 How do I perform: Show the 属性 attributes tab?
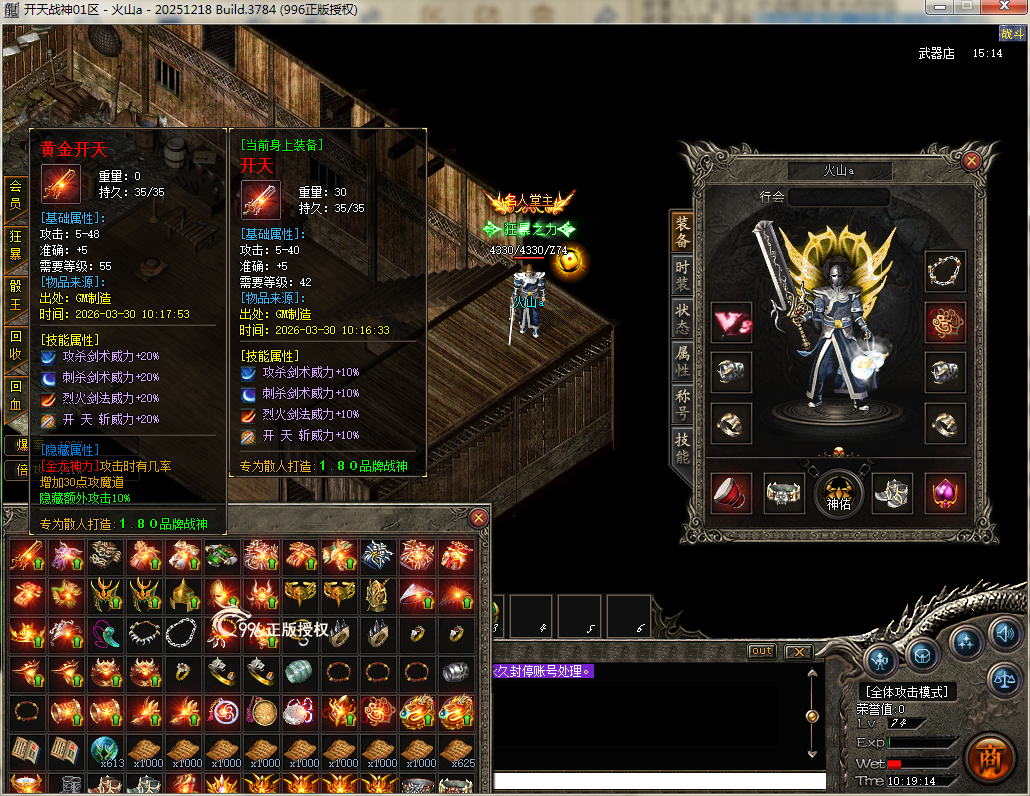(682, 361)
